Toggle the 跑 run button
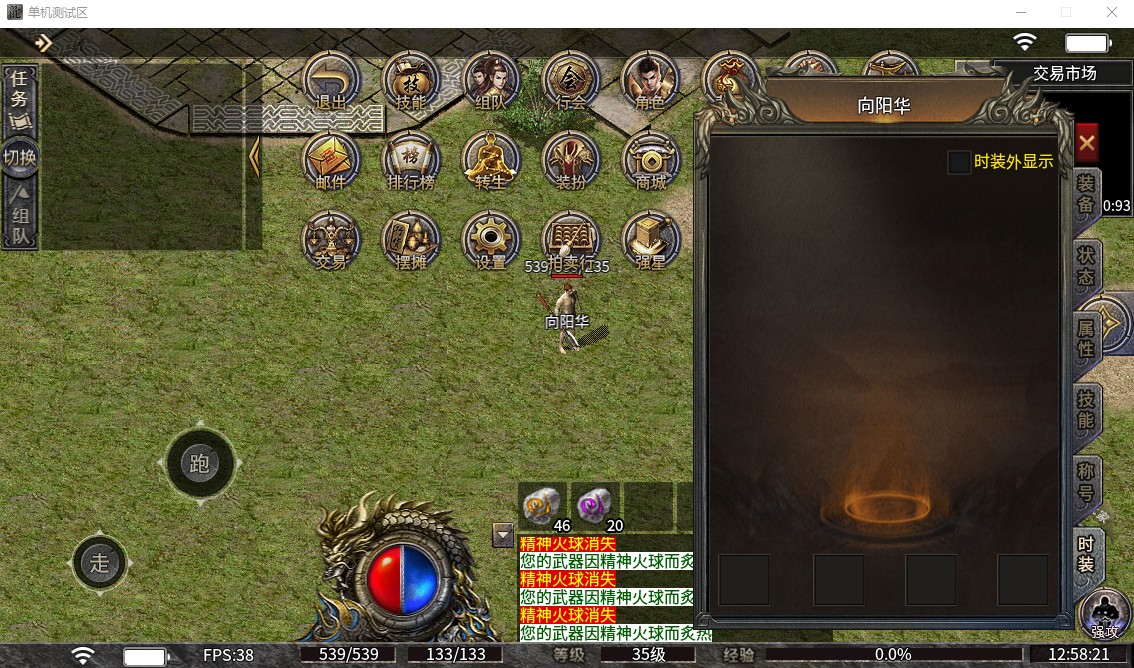This screenshot has width=1134, height=668. pyautogui.click(x=199, y=463)
